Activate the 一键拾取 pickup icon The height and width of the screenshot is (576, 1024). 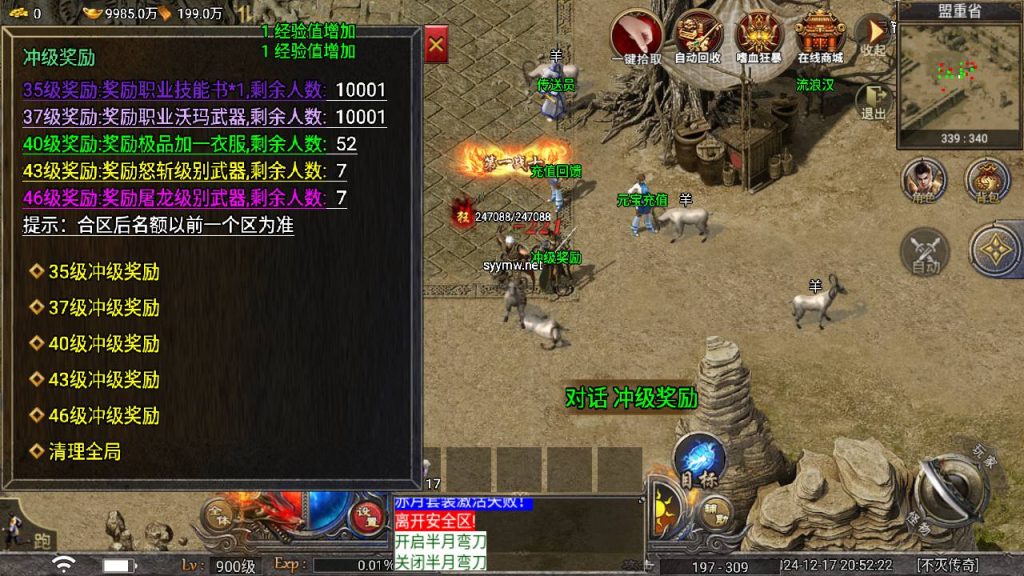pyautogui.click(x=636, y=36)
